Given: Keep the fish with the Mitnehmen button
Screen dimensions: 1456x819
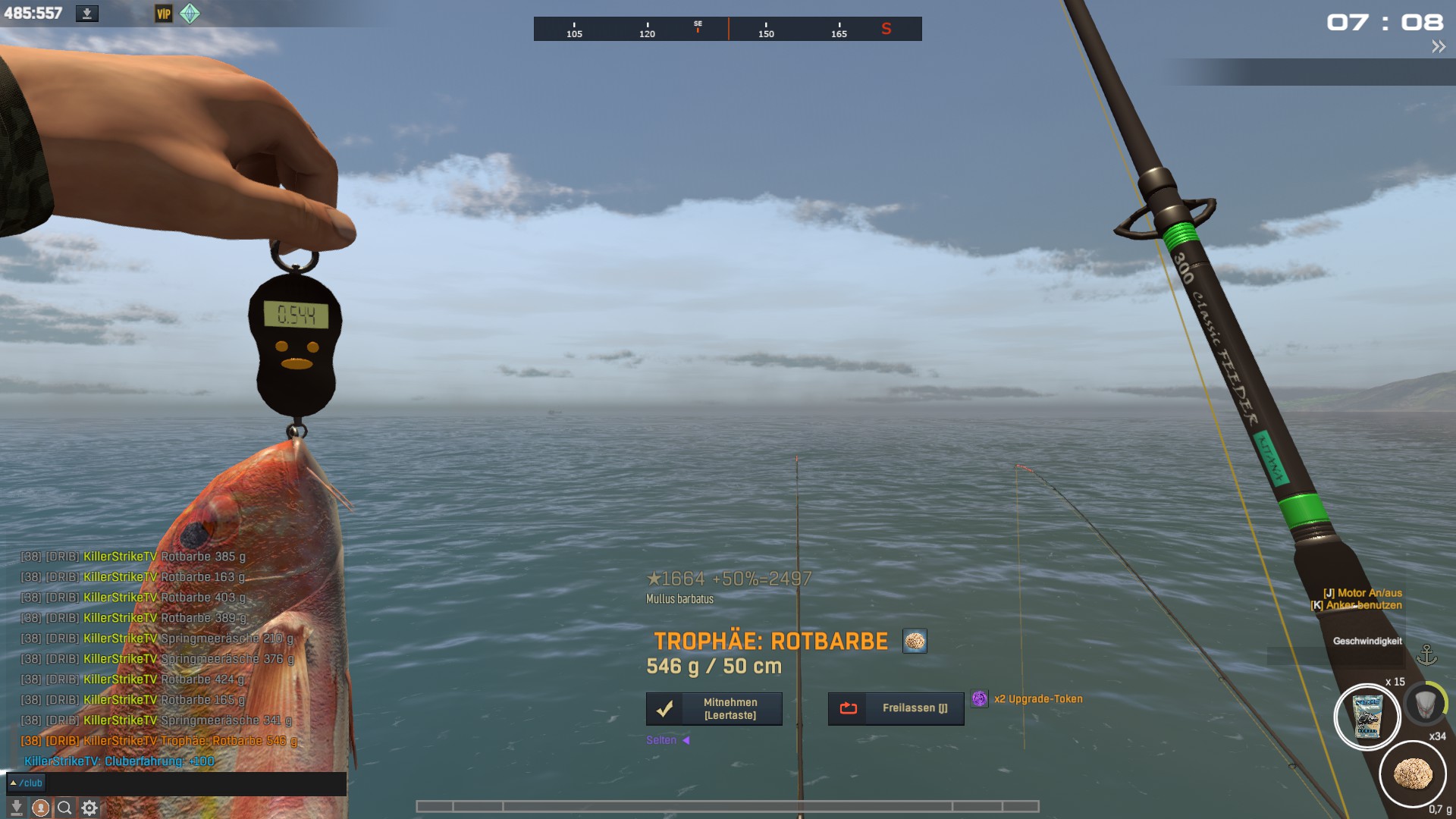Looking at the screenshot, I should (714, 709).
